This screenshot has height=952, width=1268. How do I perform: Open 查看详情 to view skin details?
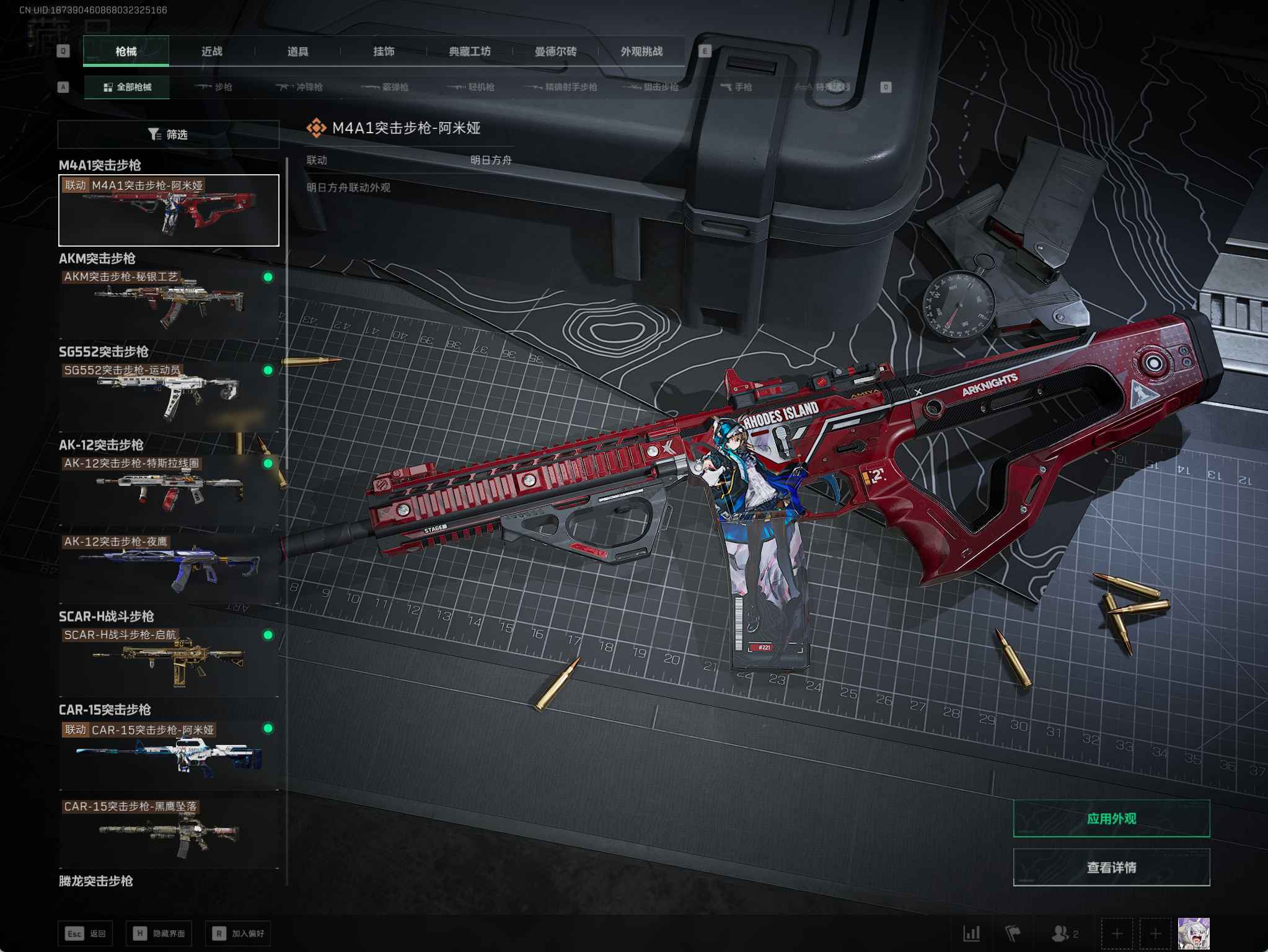[1111, 867]
